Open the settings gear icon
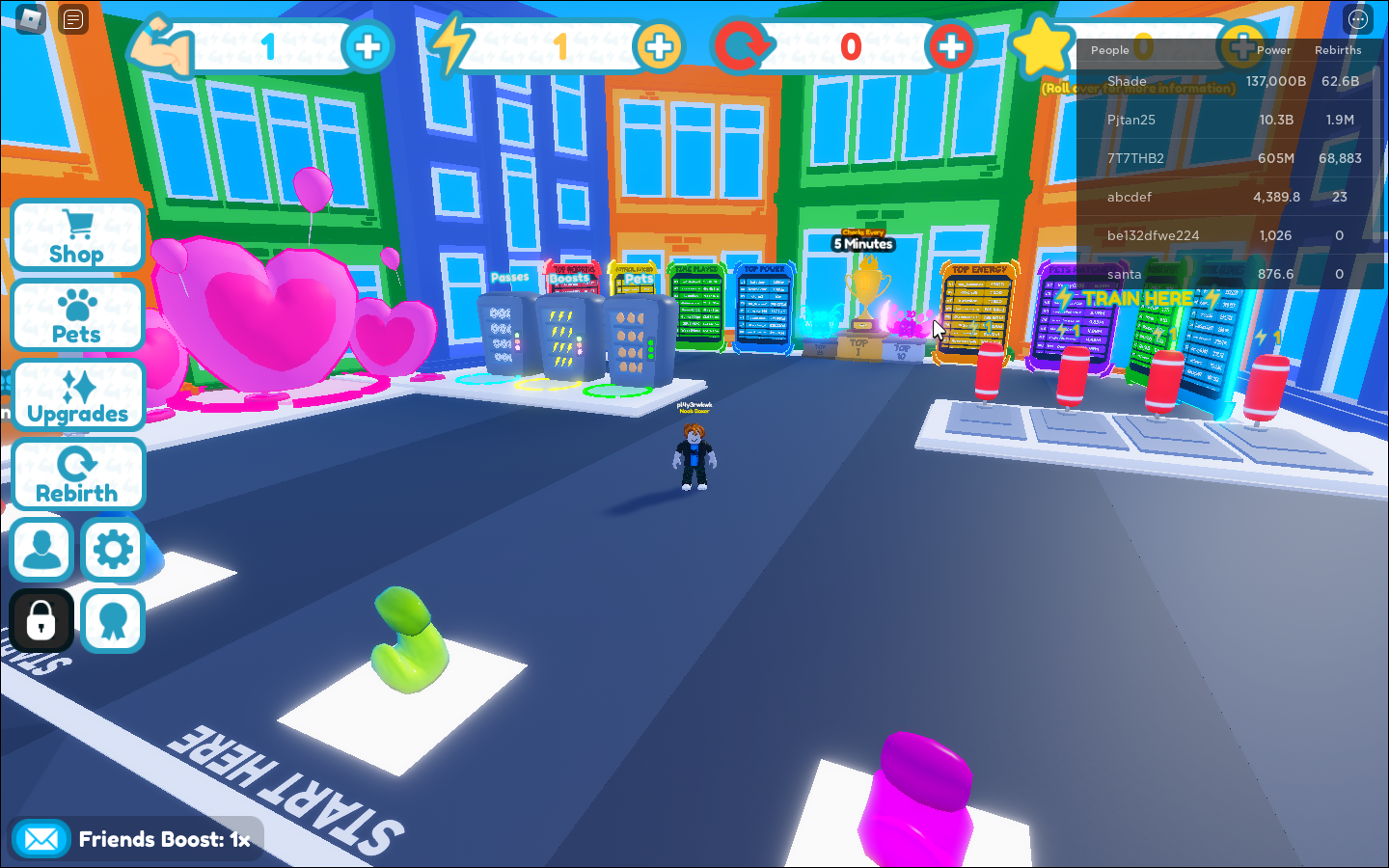The height and width of the screenshot is (868, 1389). 113,549
